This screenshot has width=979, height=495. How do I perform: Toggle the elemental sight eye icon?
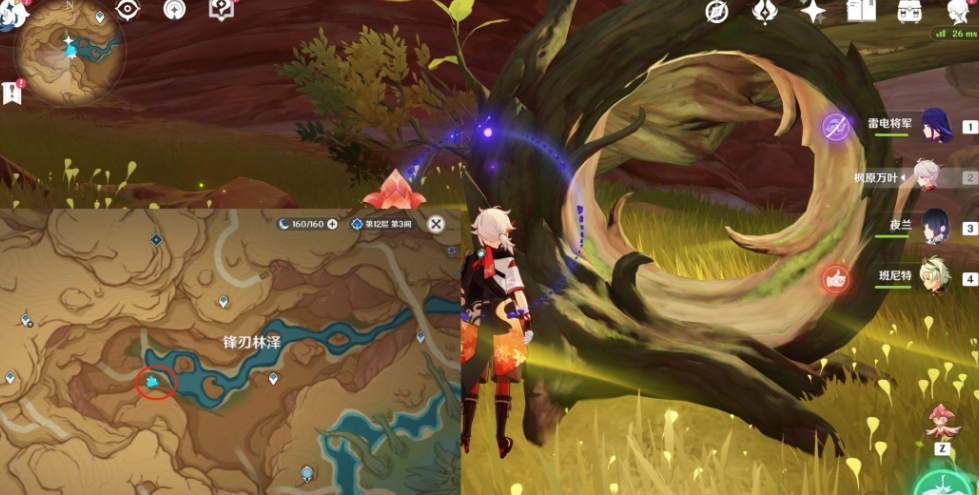[128, 10]
